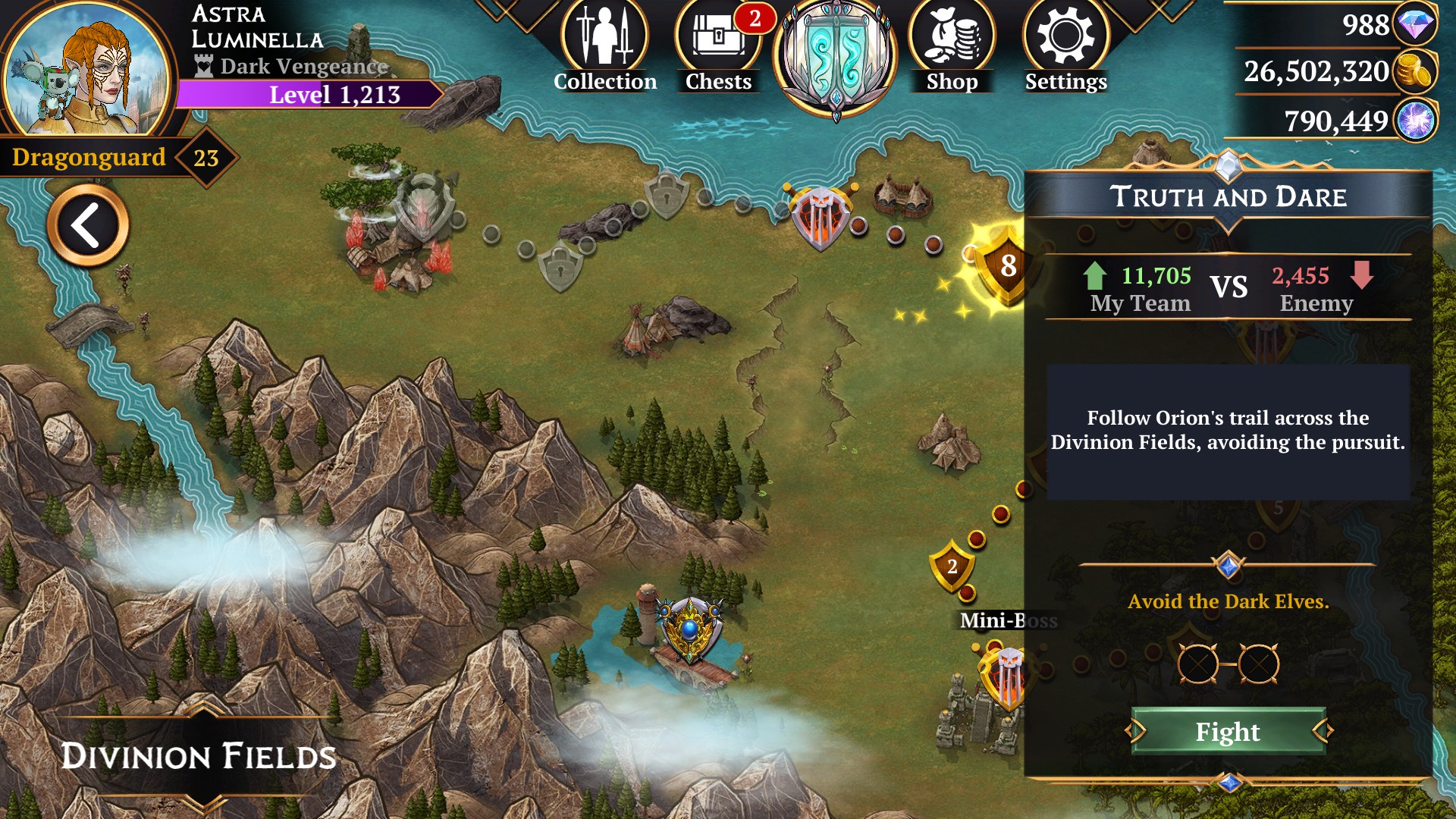1456x819 pixels.
Task: Visit the Shop
Action: pyautogui.click(x=952, y=47)
